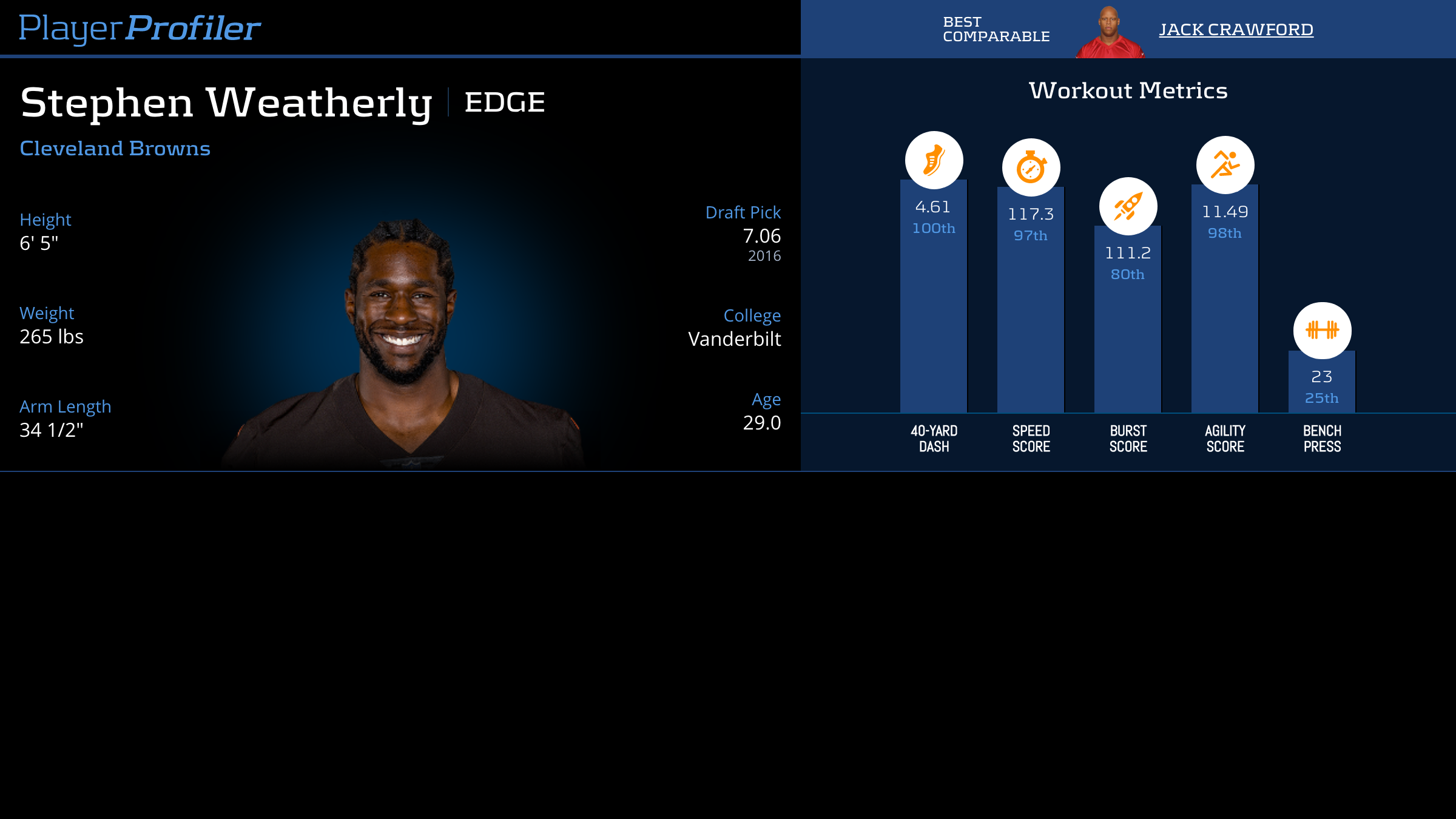Open the Jack Crawford comparable link
This screenshot has width=1456, height=819.
tap(1236, 29)
